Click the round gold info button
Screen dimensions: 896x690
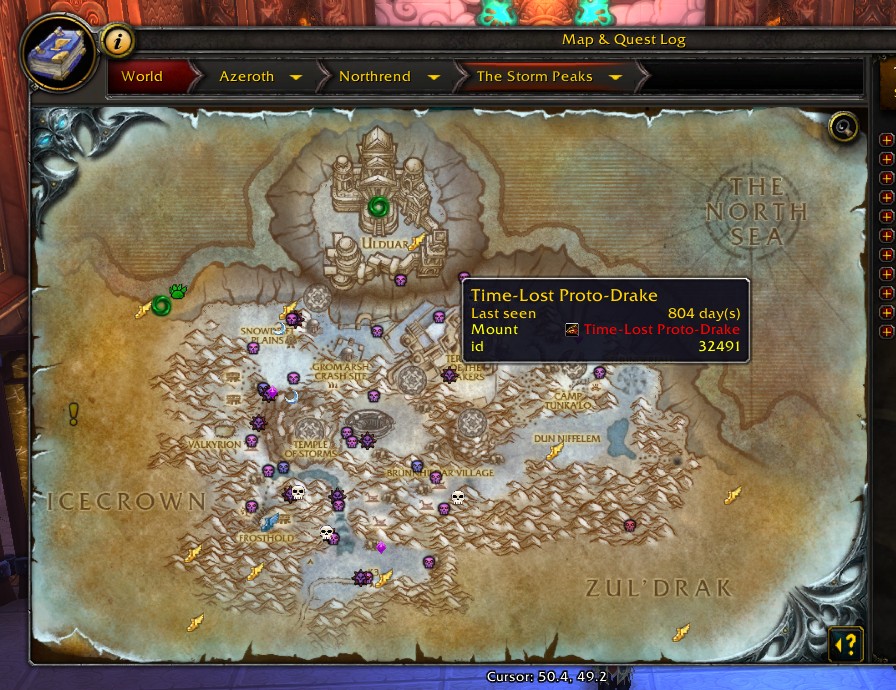point(118,42)
